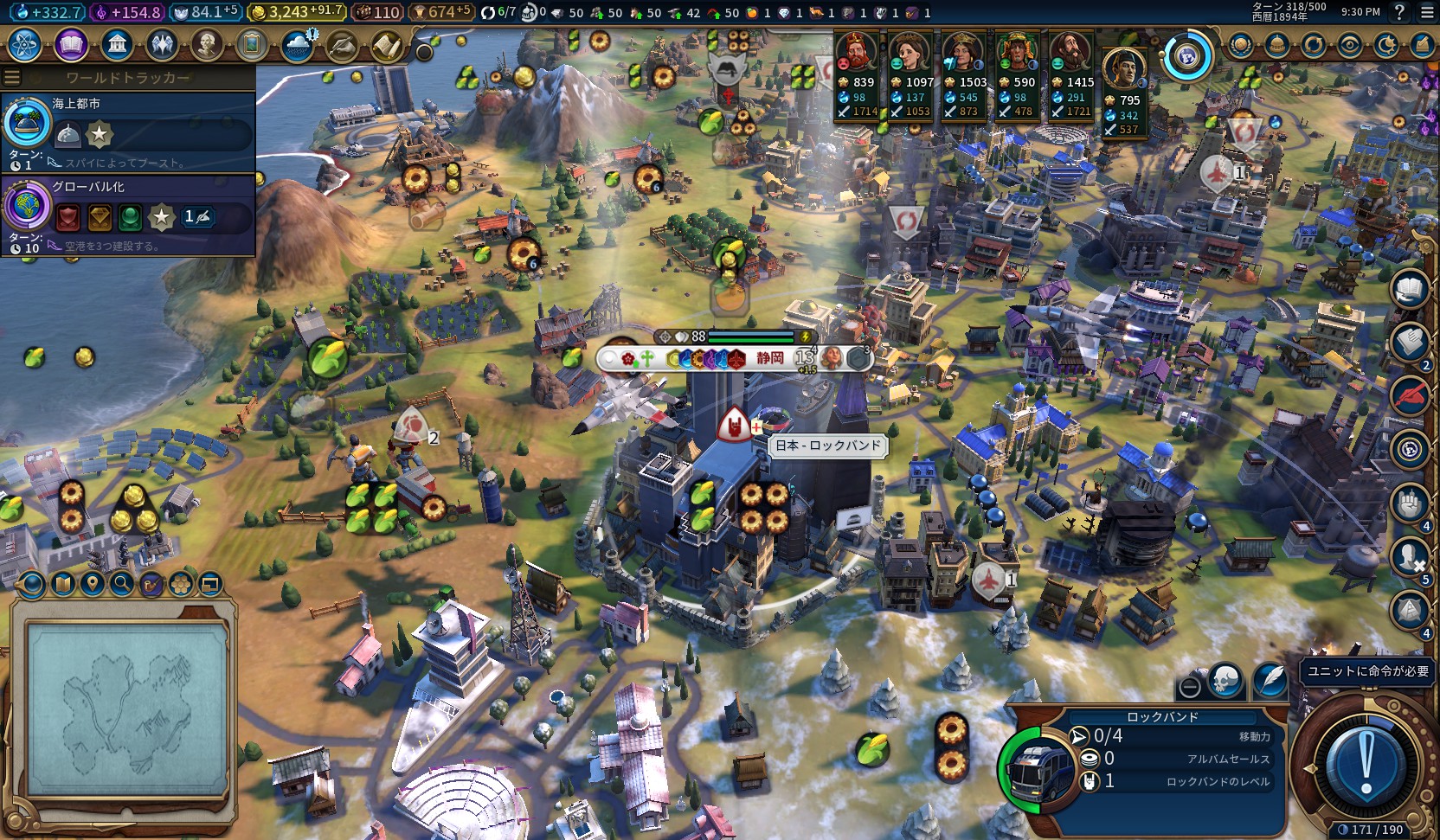Toggle the hex grid minimap option

[181, 584]
